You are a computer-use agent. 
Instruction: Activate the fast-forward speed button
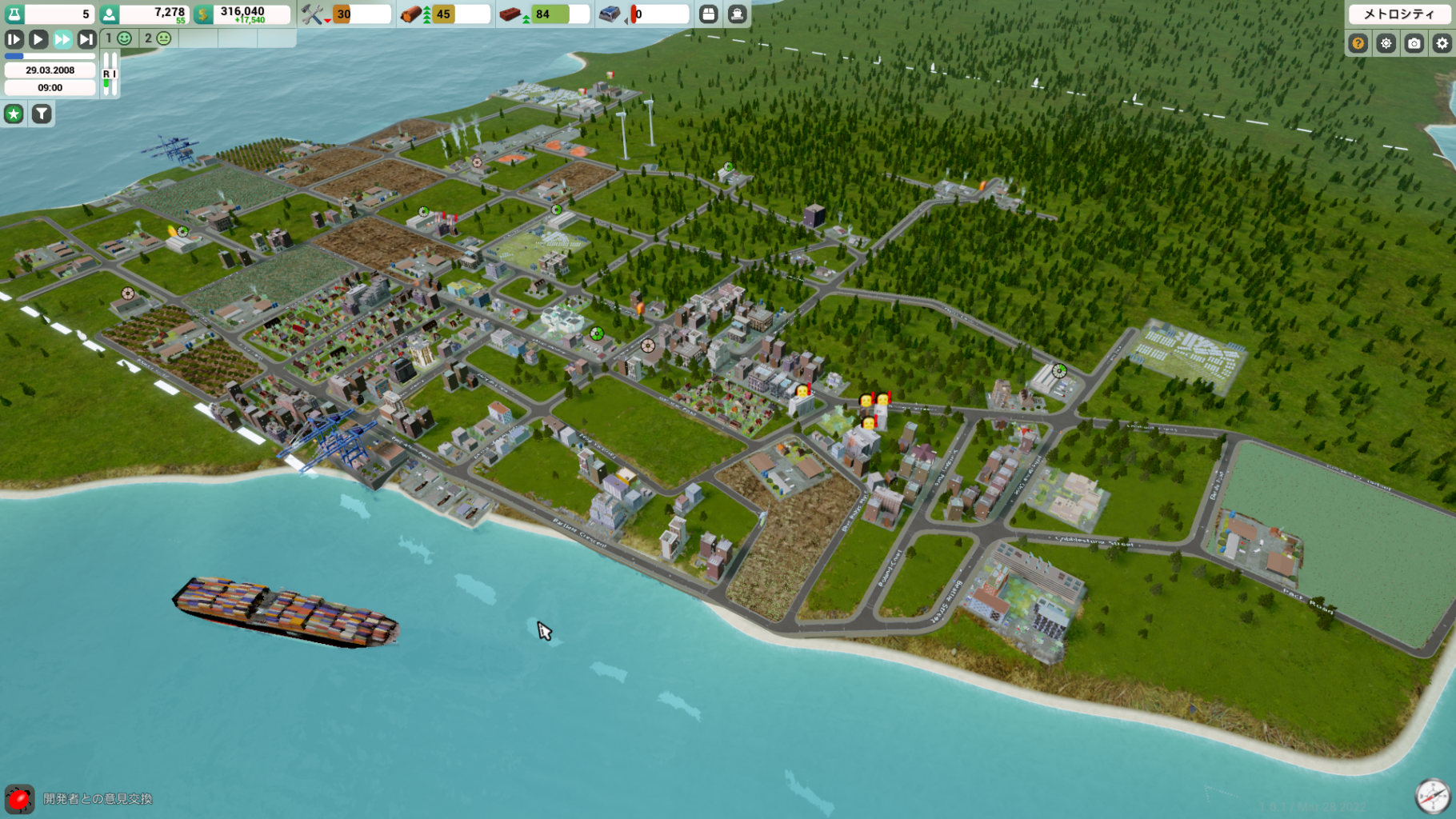62,39
